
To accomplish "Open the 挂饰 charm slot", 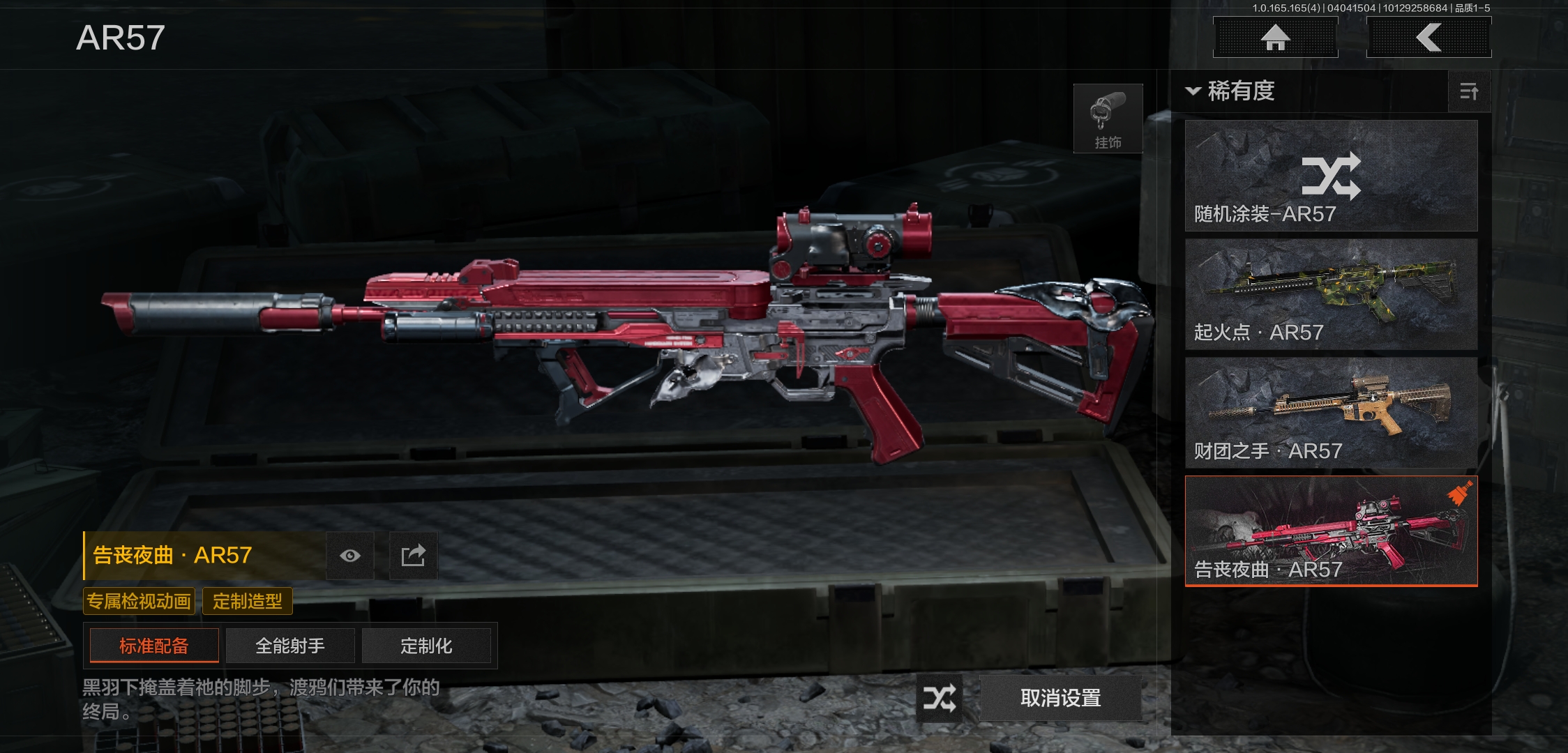I will click(x=1108, y=119).
